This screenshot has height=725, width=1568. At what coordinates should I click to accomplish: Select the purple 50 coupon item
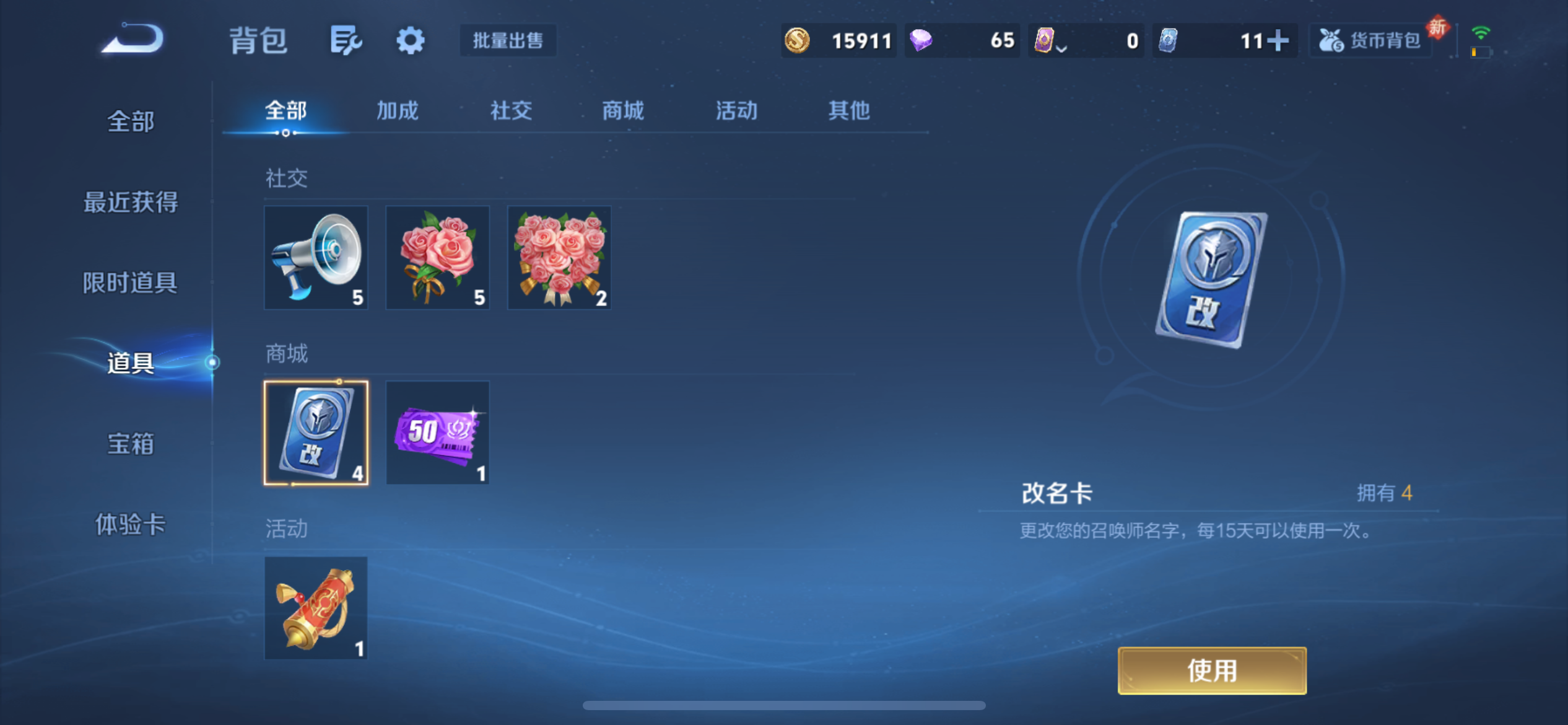point(437,432)
